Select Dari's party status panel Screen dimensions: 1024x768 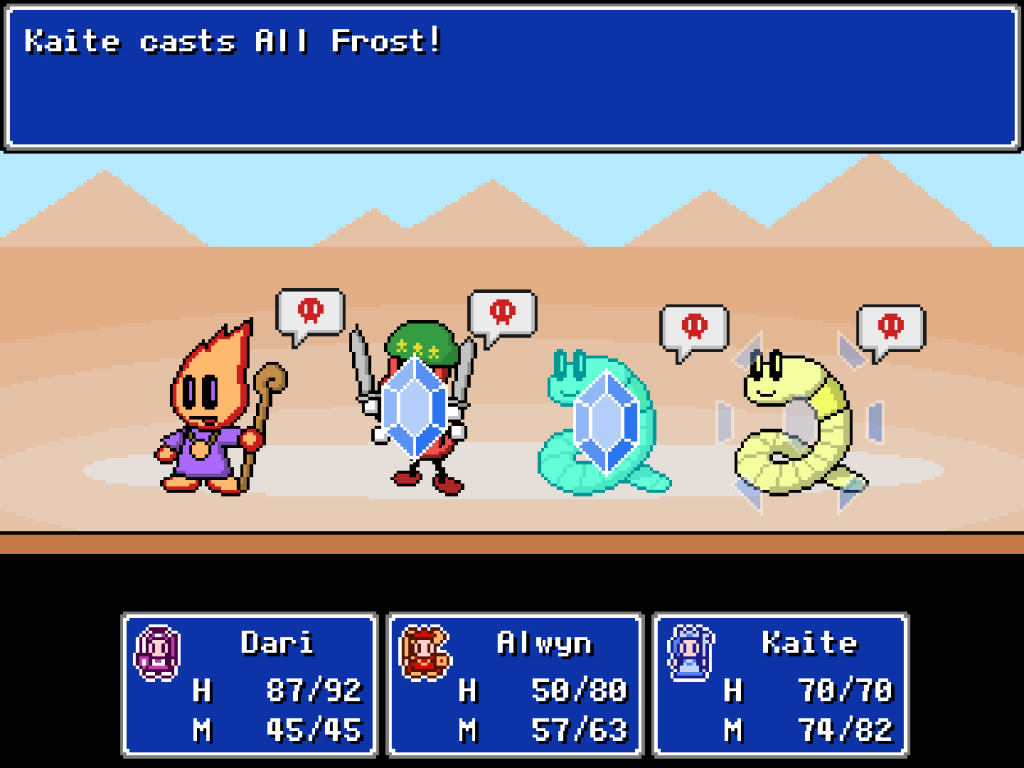(249, 684)
